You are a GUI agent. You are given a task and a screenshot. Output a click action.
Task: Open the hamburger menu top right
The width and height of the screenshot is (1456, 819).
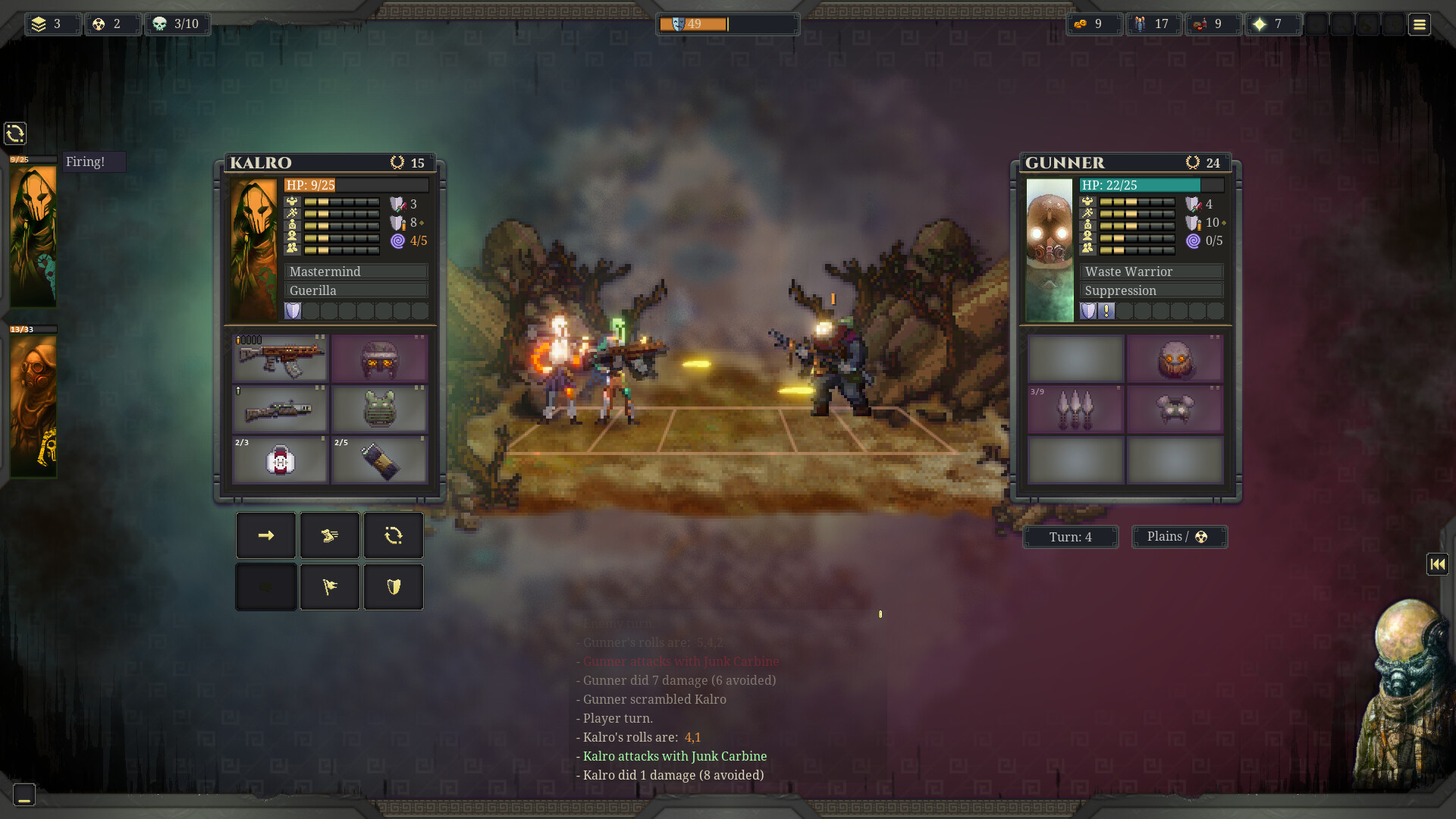[1419, 24]
